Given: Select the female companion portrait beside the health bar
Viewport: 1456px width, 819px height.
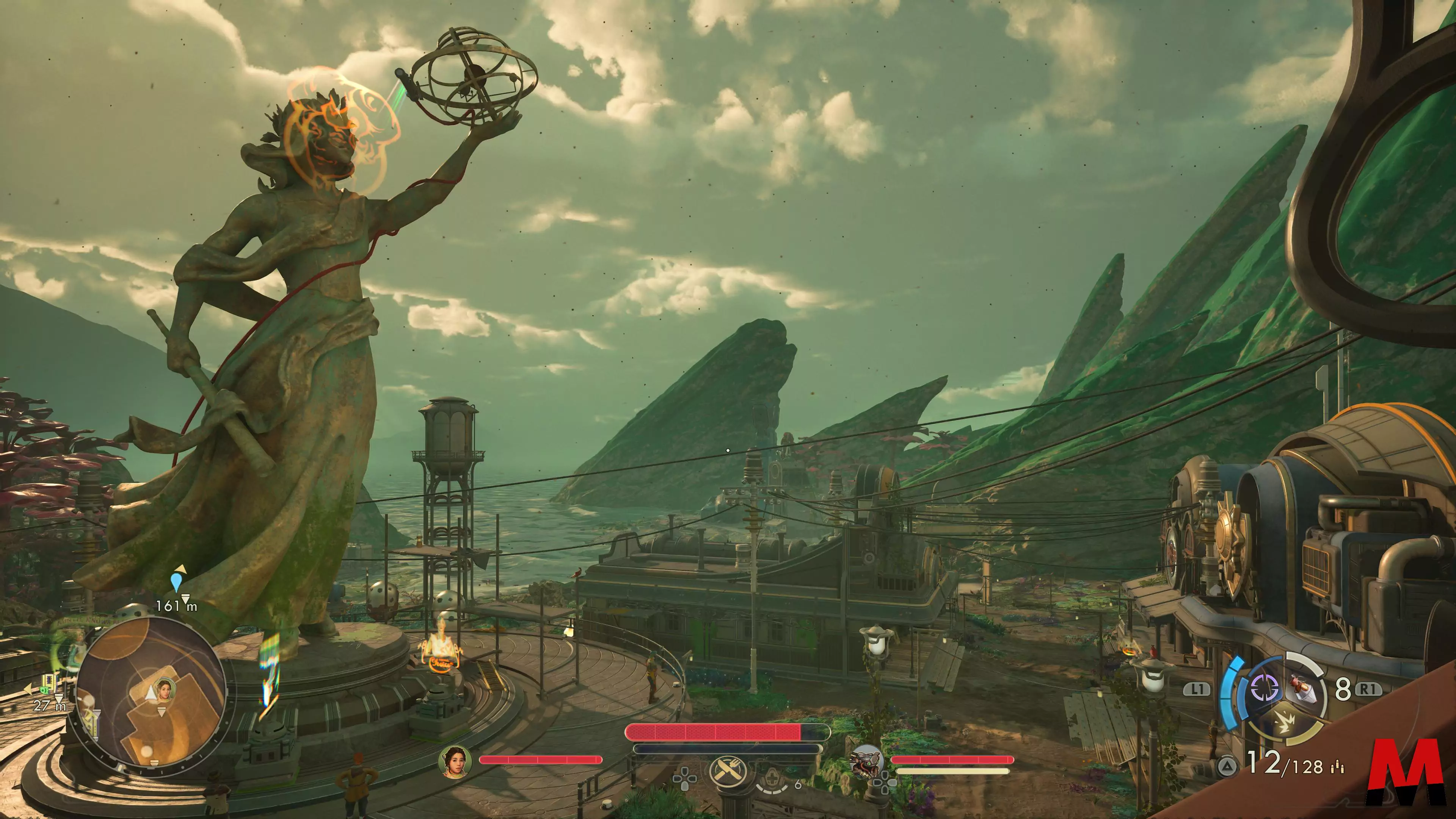Looking at the screenshot, I should (x=455, y=761).
